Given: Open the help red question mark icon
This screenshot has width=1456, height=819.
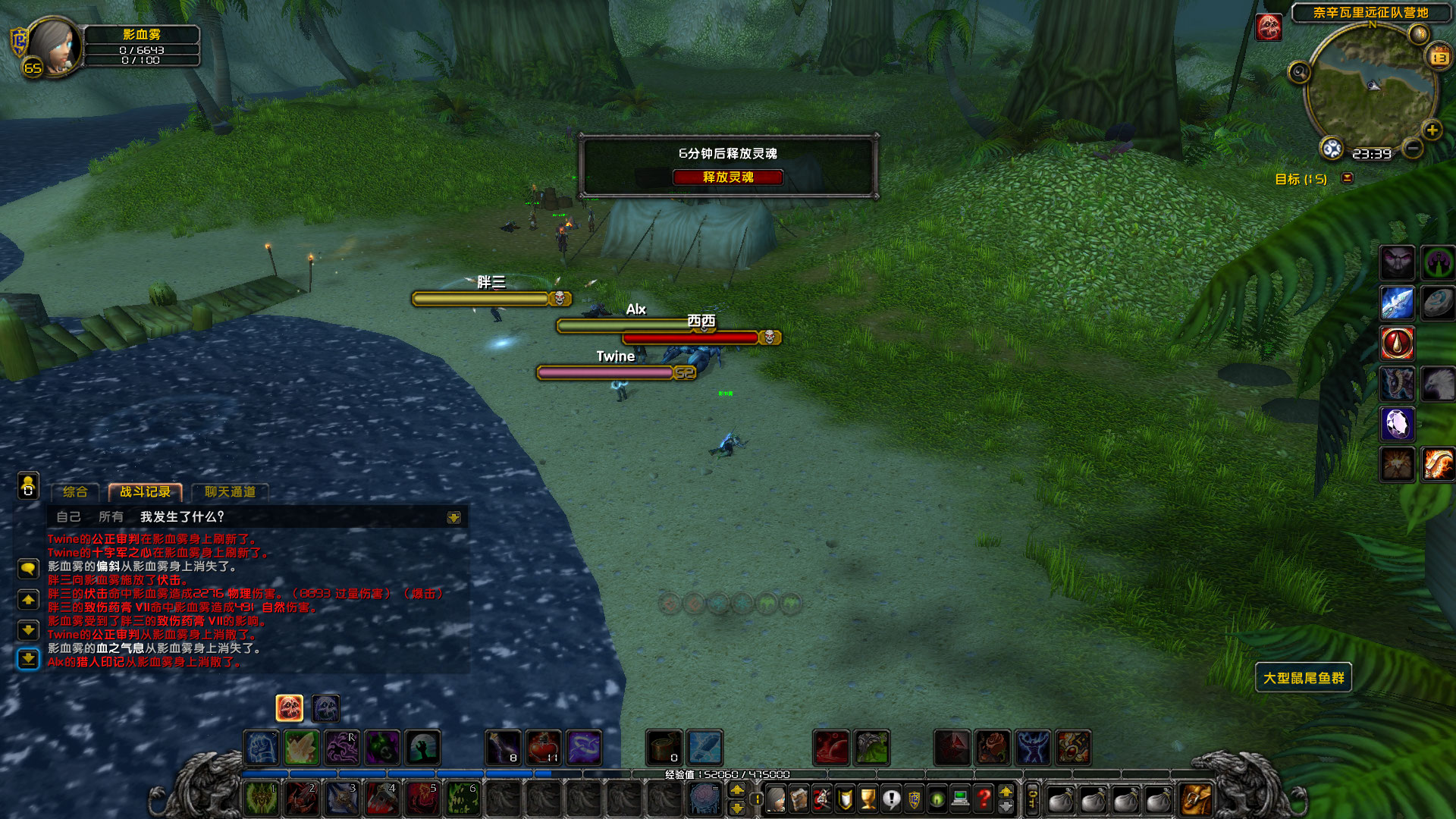Looking at the screenshot, I should [983, 799].
